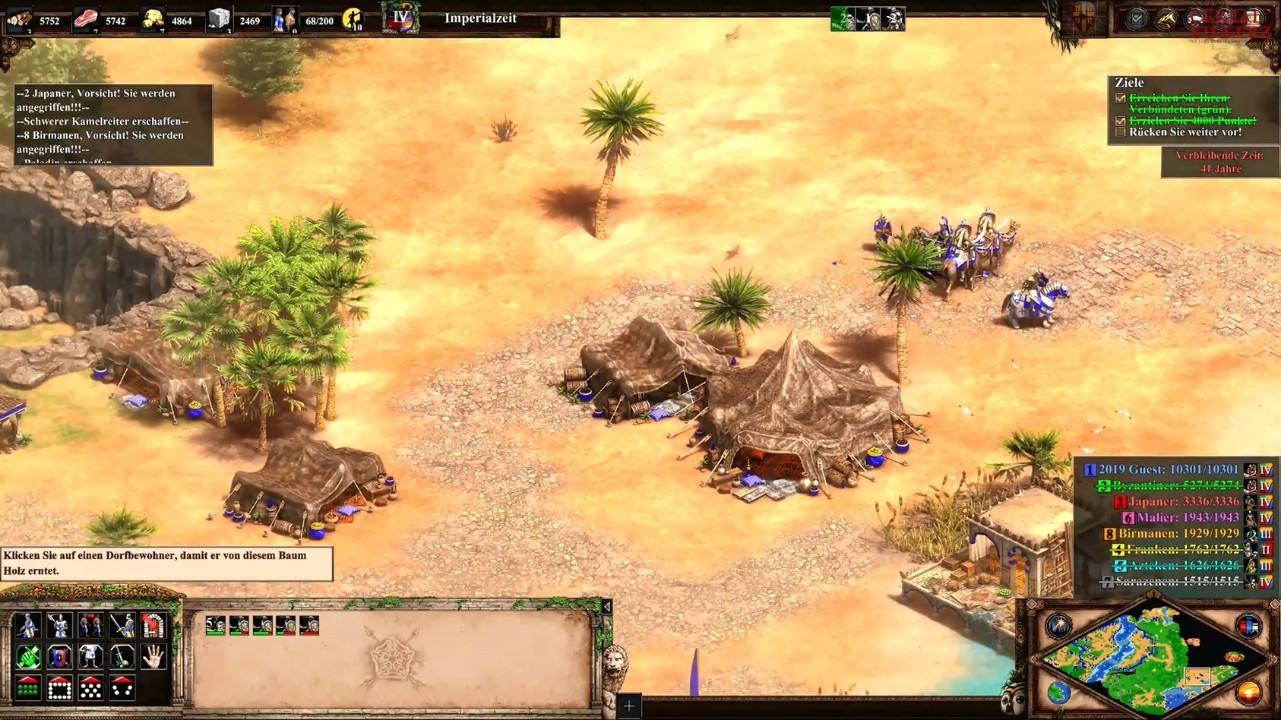Image resolution: width=1281 pixels, height=720 pixels.
Task: Select the green repair hand icon
Action: 28,656
